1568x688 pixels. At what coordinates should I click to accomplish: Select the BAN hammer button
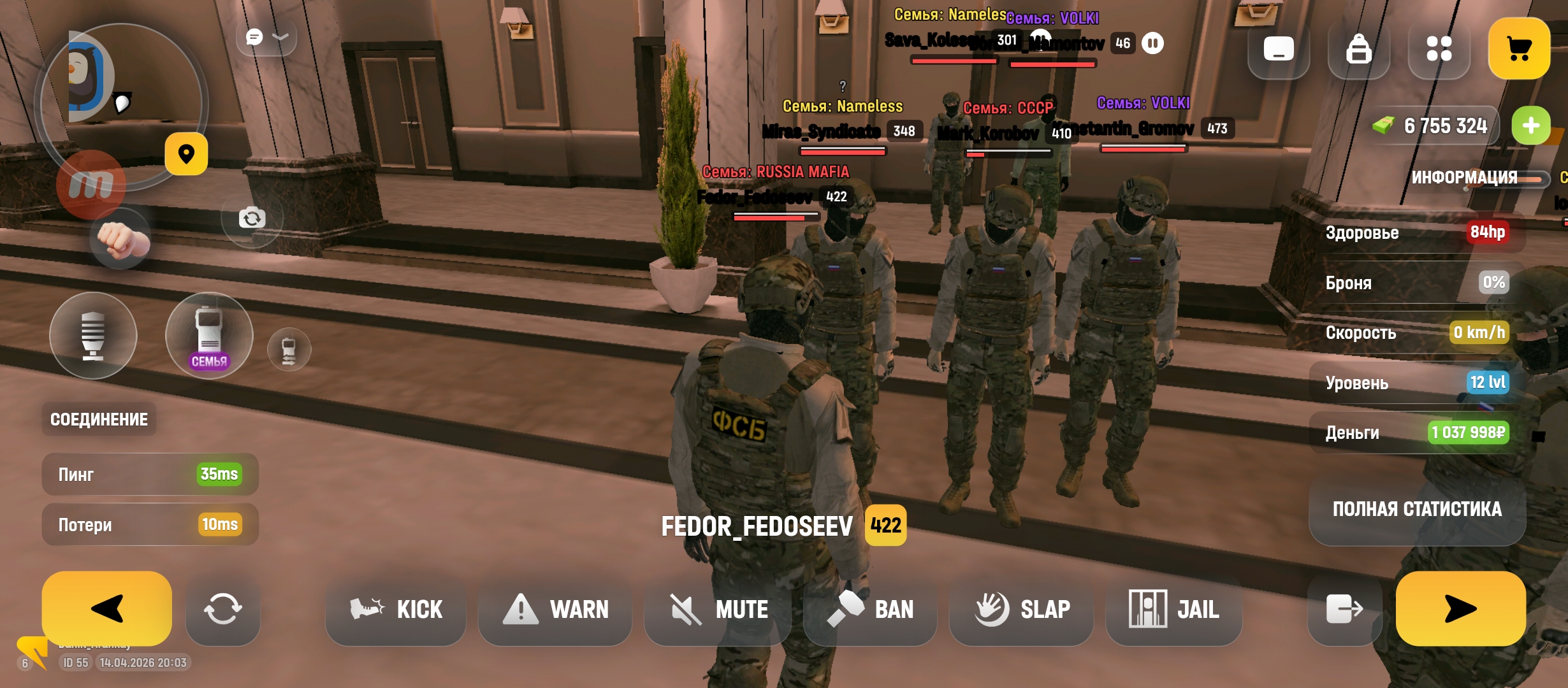point(871,610)
